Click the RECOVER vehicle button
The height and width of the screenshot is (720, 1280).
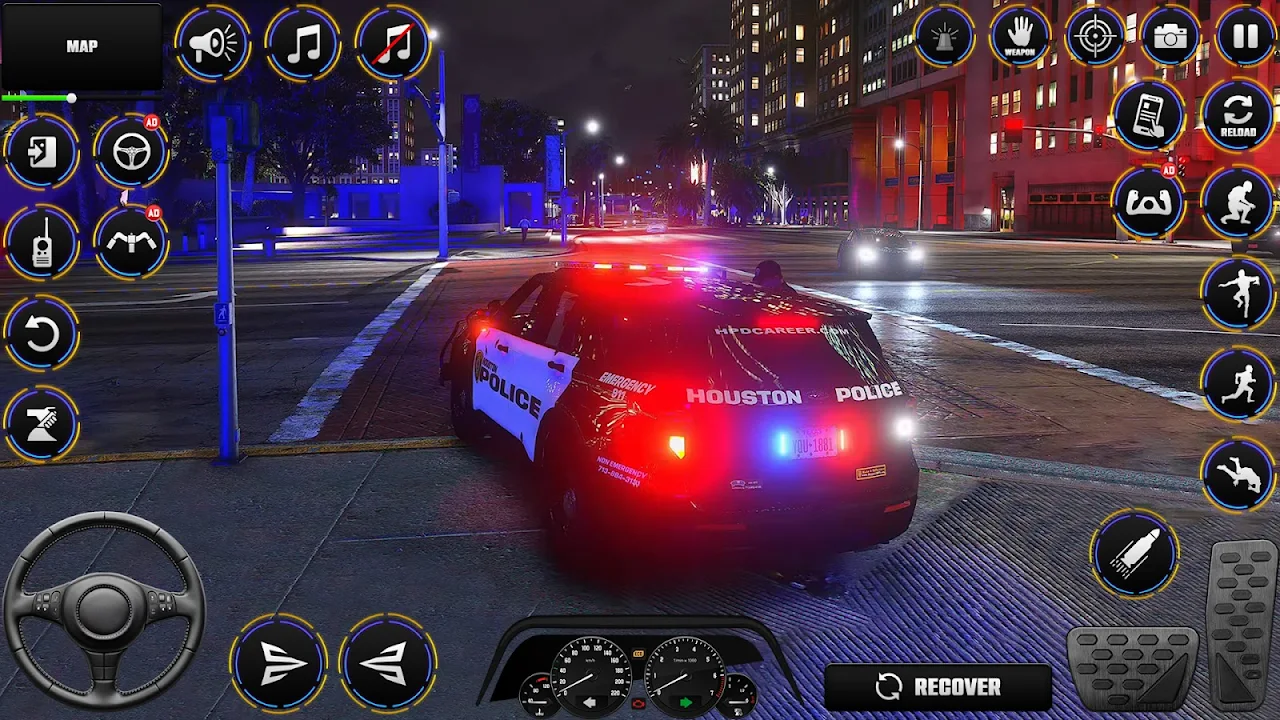pyautogui.click(x=938, y=687)
